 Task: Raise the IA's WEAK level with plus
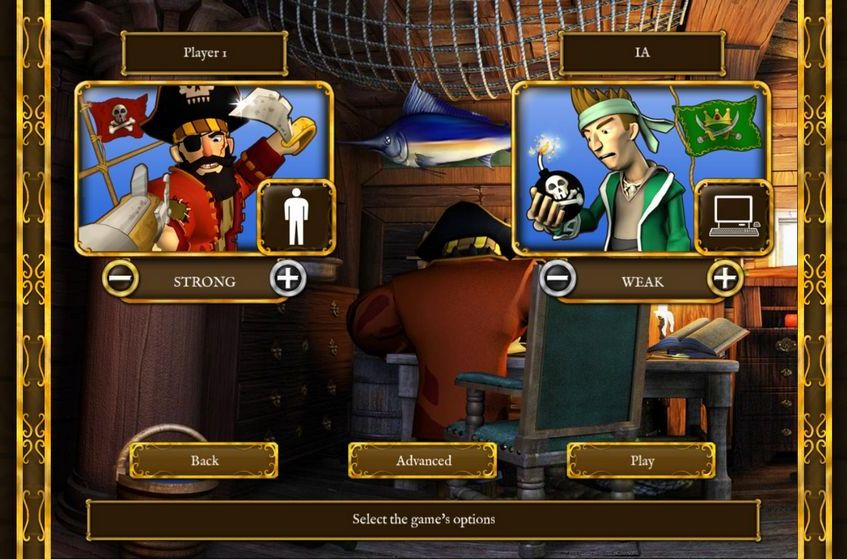(725, 278)
